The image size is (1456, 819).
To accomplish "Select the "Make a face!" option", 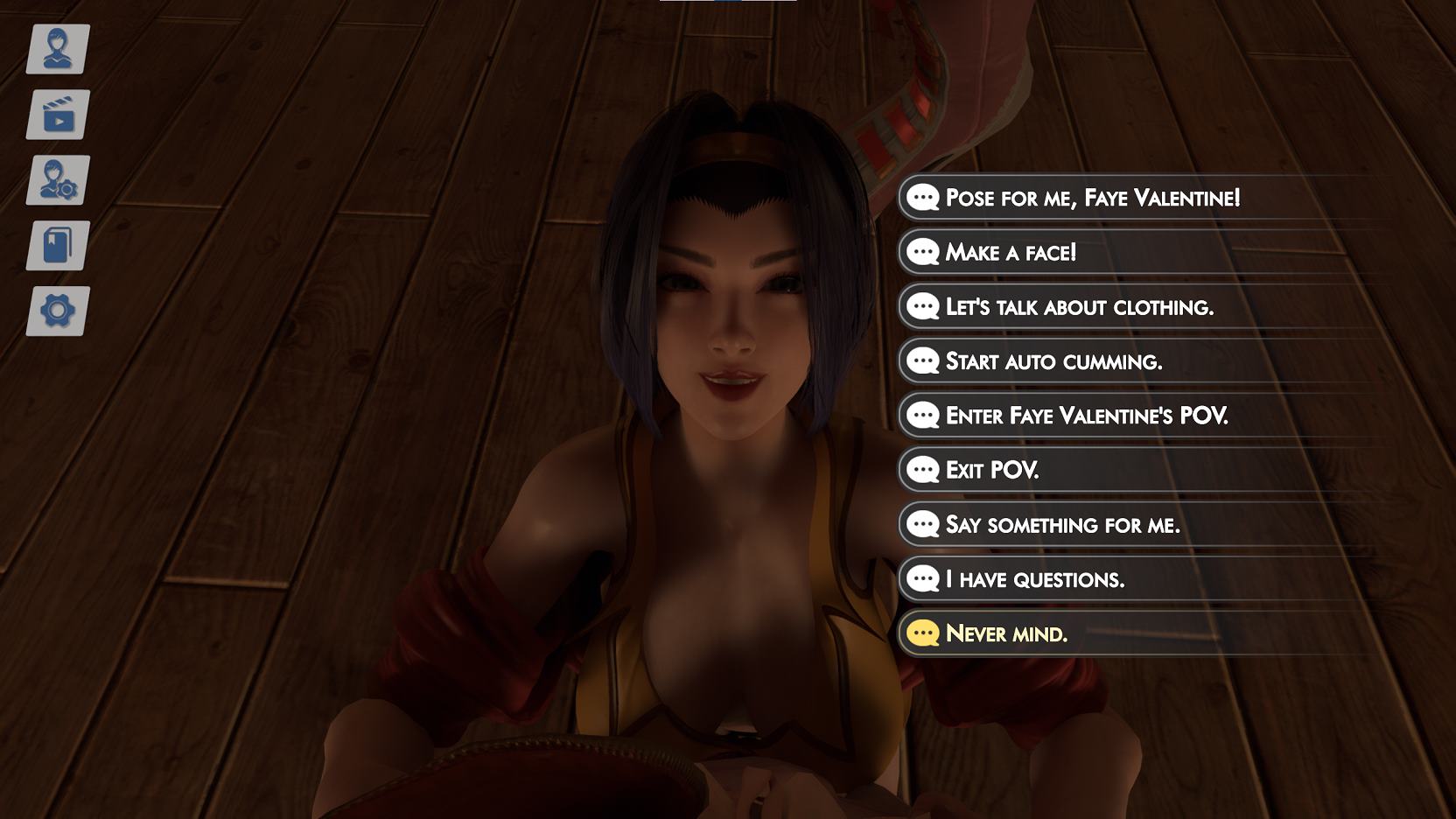I will click(1011, 253).
